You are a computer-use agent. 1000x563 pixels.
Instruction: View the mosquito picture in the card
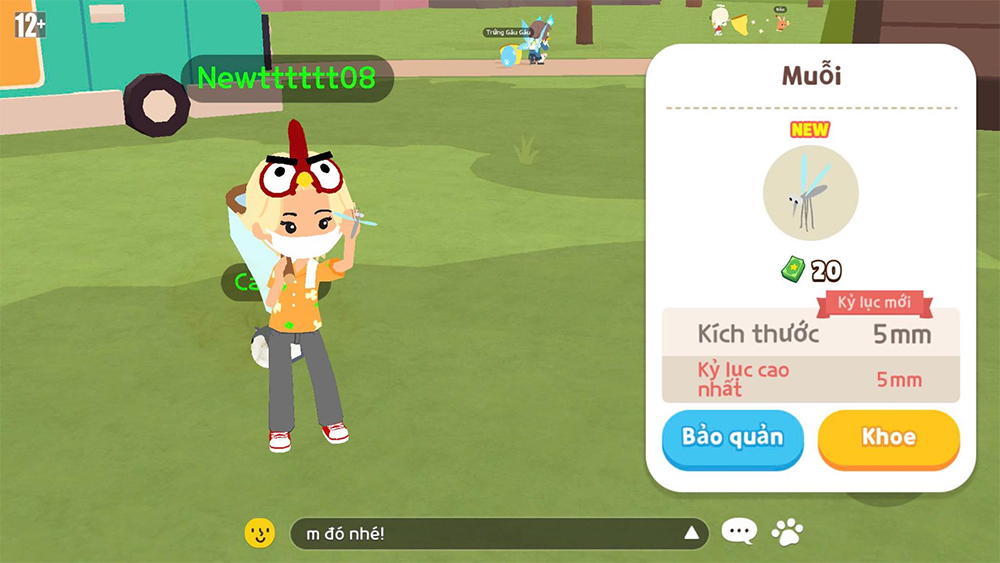[x=810, y=193]
